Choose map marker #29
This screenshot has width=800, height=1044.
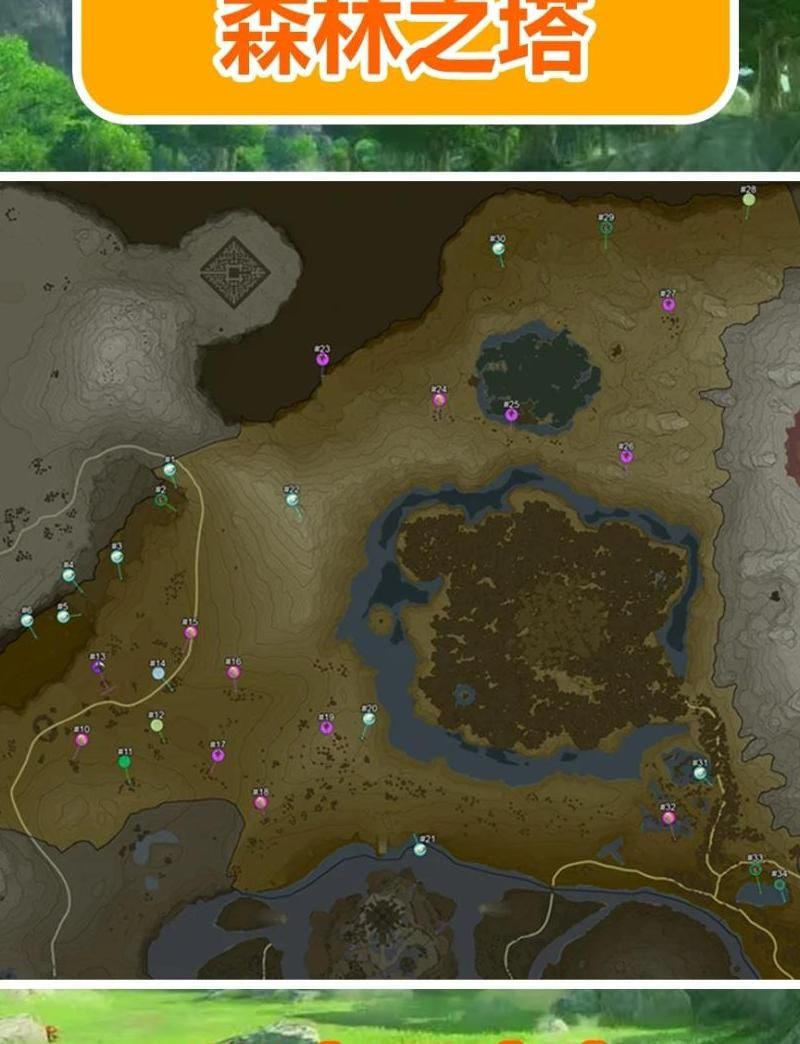click(x=606, y=227)
